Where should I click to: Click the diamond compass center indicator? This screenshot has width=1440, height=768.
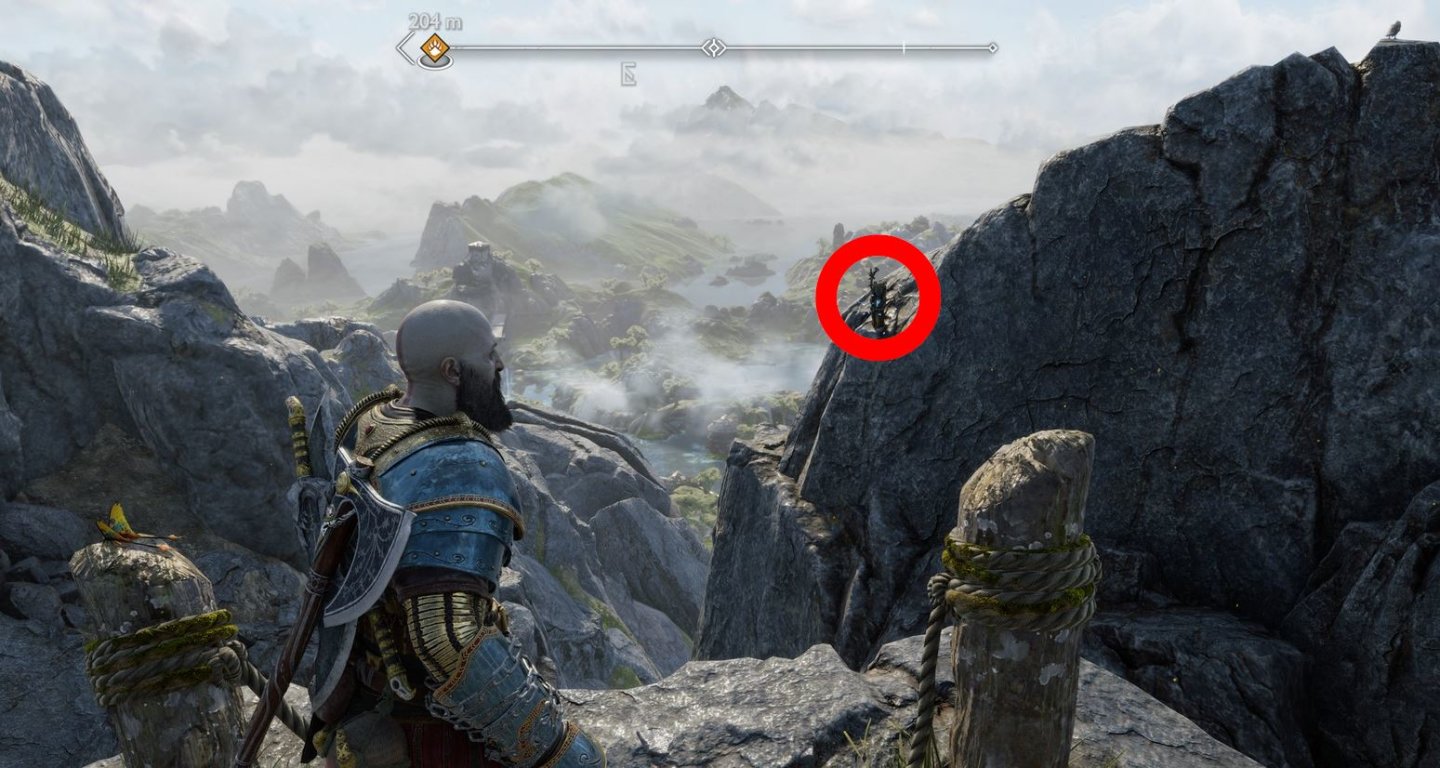(713, 47)
